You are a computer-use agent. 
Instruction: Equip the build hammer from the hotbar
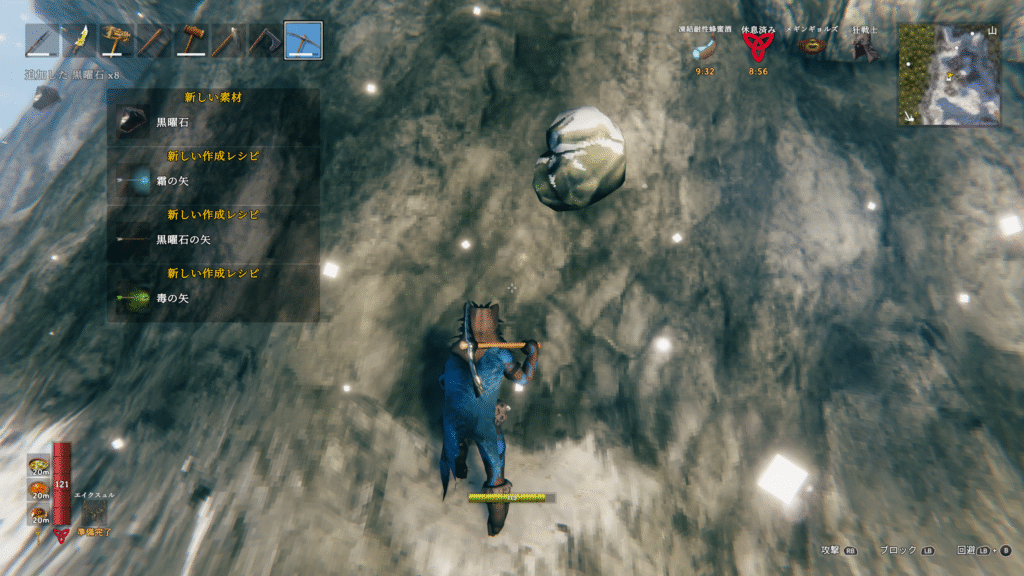(x=191, y=40)
